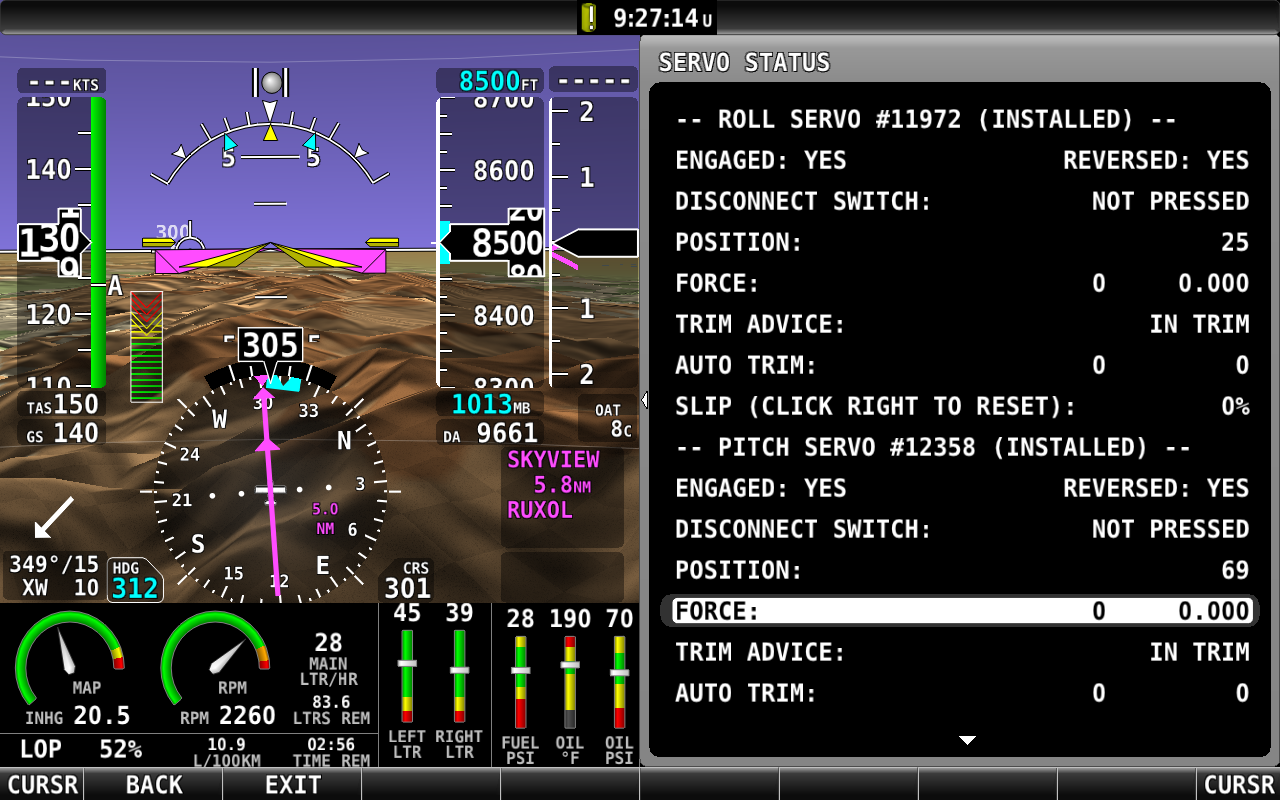Select the pitch servo AUTO TRIM row
This screenshot has height=800, width=1280.
961,693
